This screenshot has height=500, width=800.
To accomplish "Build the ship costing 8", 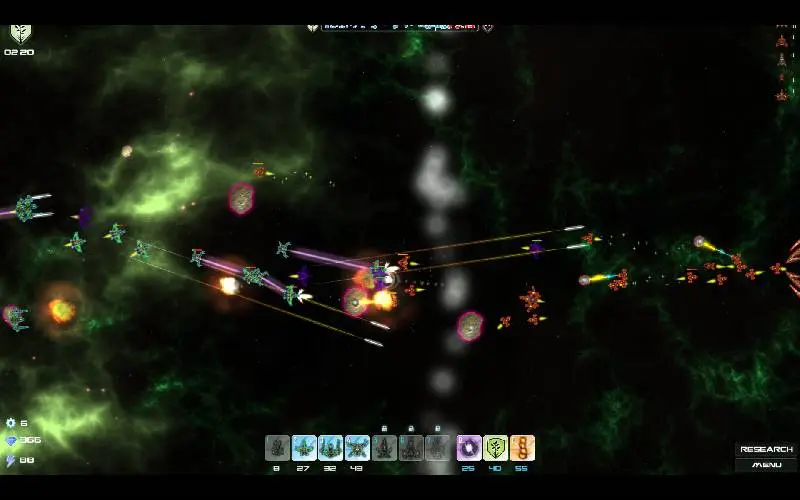I will coord(277,448).
